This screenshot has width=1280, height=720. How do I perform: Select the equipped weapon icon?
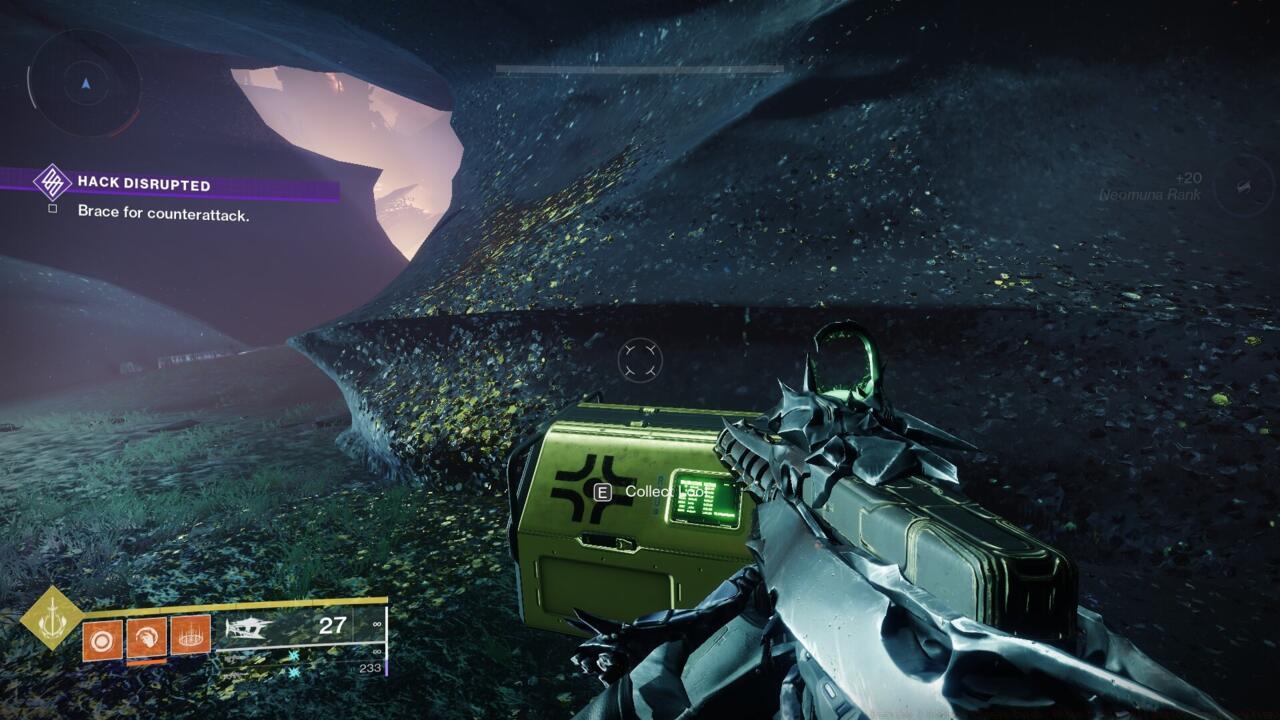pyautogui.click(x=252, y=628)
